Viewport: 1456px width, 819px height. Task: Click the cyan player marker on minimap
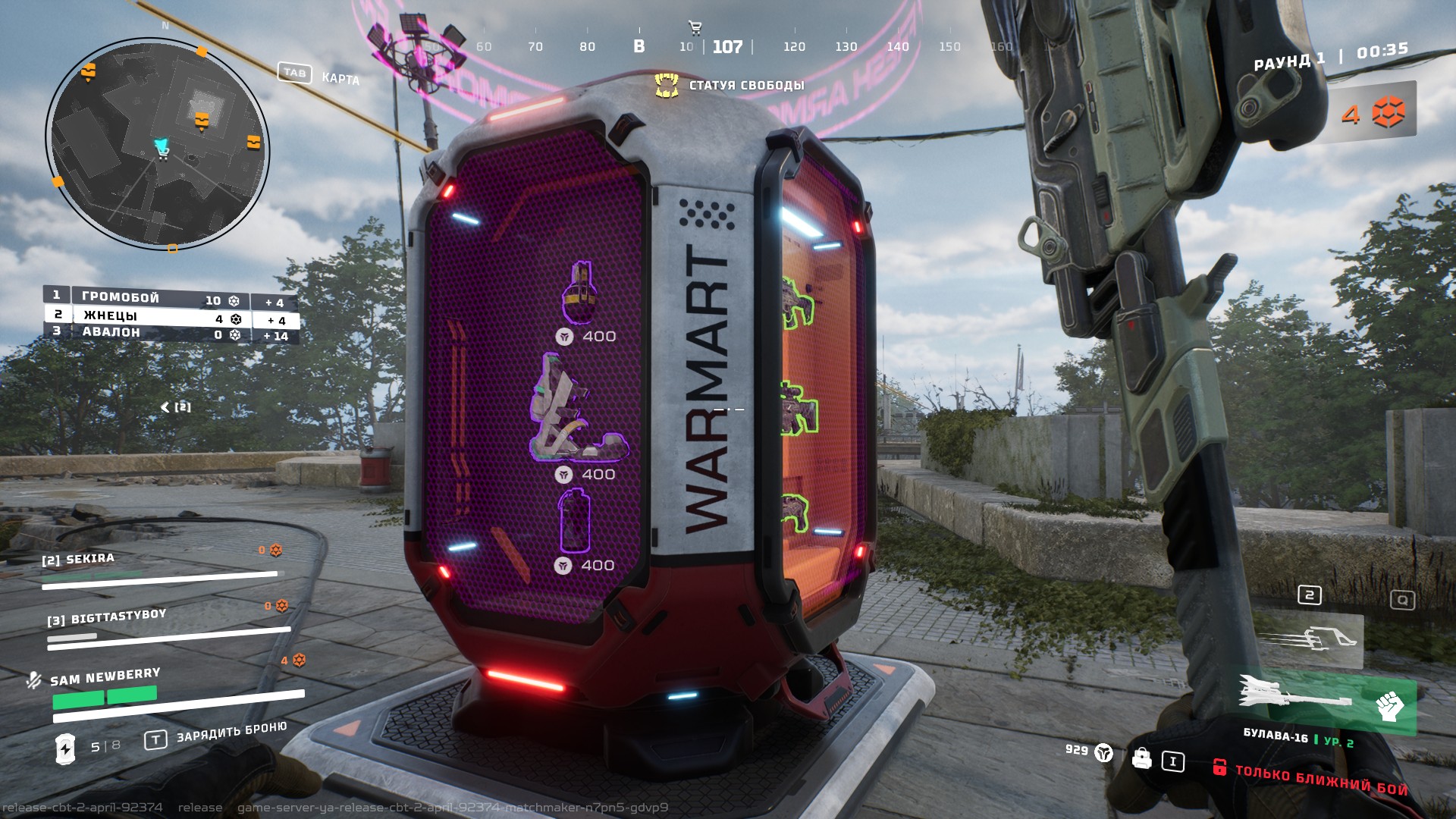pyautogui.click(x=161, y=146)
